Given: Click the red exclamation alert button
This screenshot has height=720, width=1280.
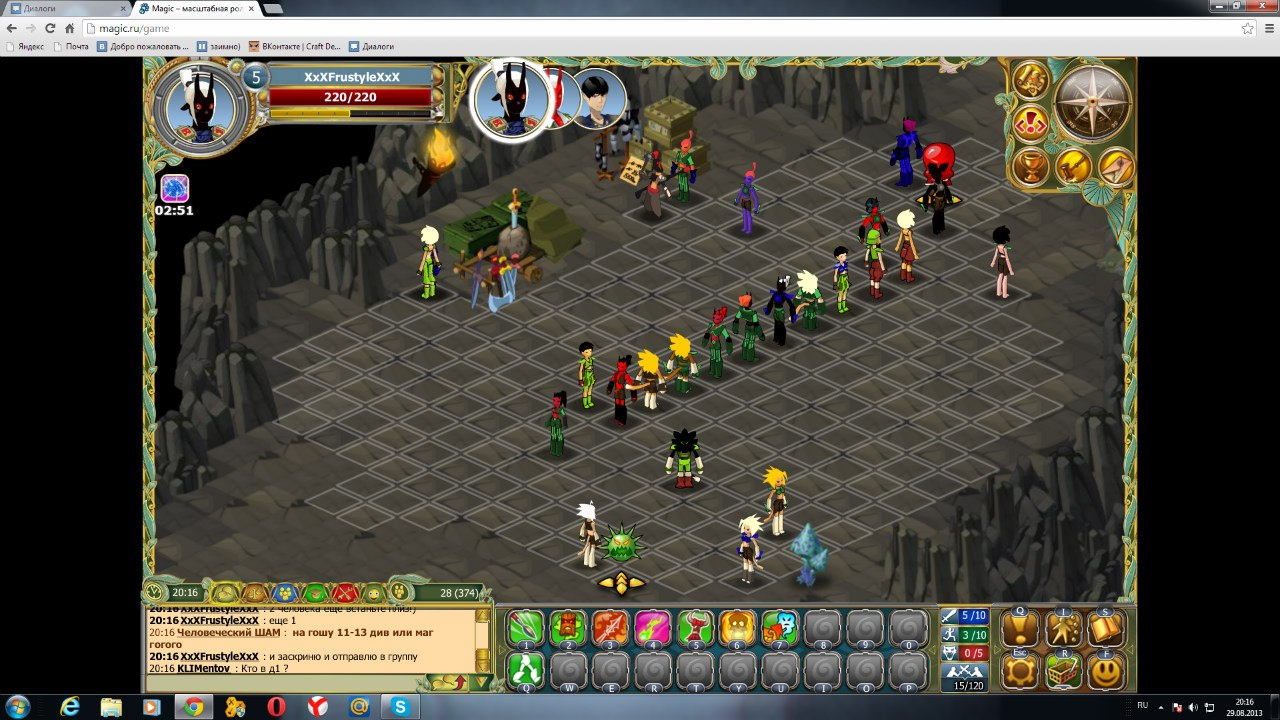Looking at the screenshot, I should point(1030,124).
